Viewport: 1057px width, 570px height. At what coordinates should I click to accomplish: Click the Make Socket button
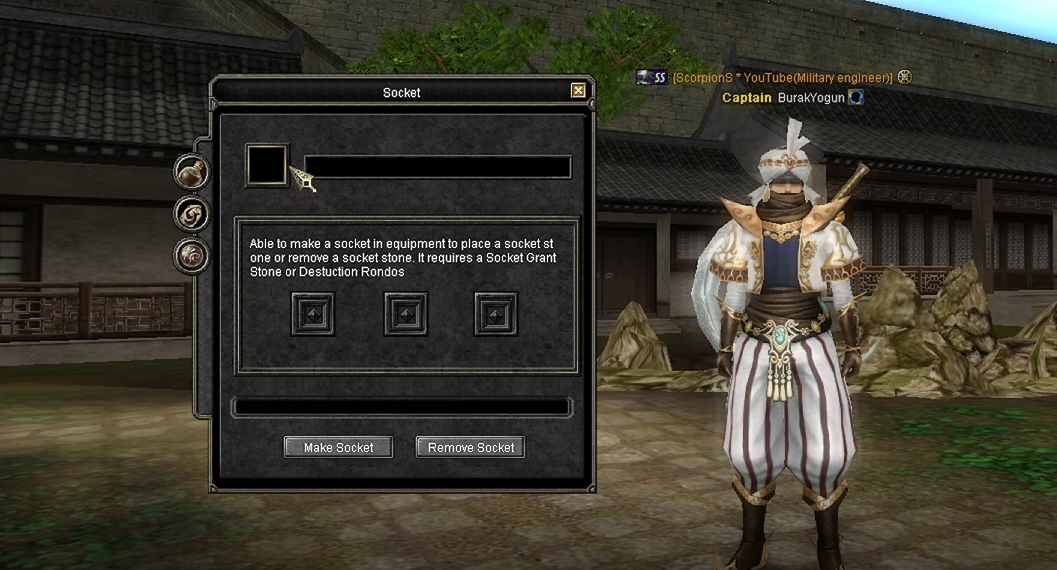coord(338,447)
